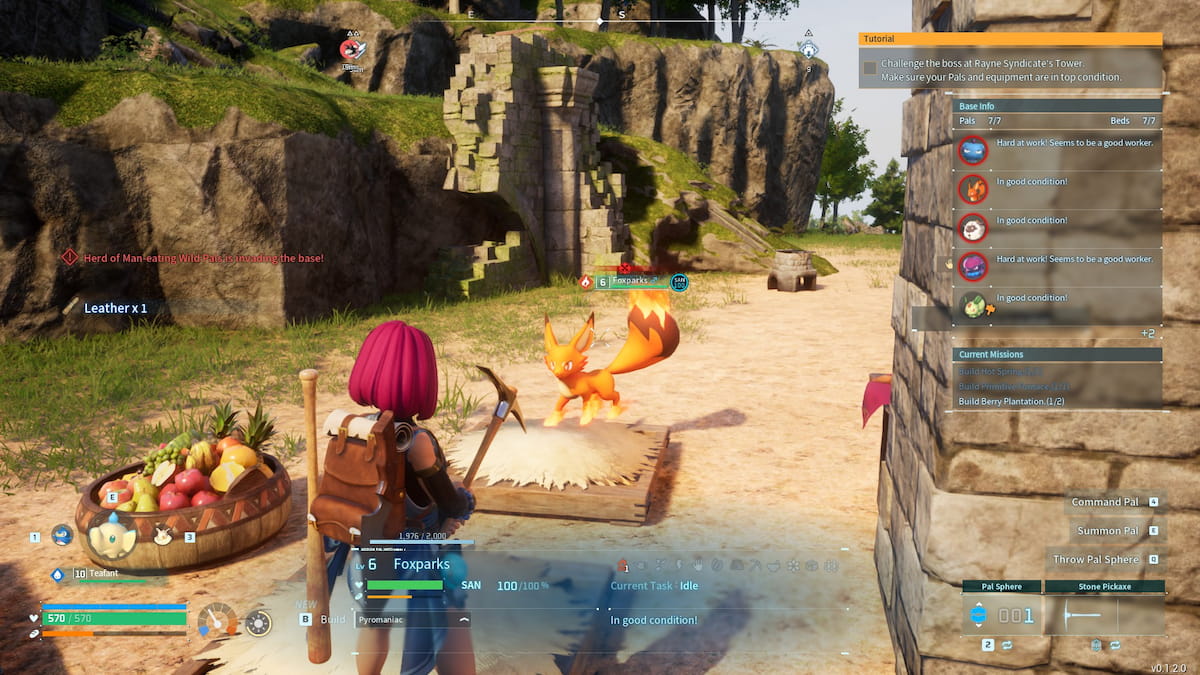Pick the green leafy Pal portrait

click(973, 304)
